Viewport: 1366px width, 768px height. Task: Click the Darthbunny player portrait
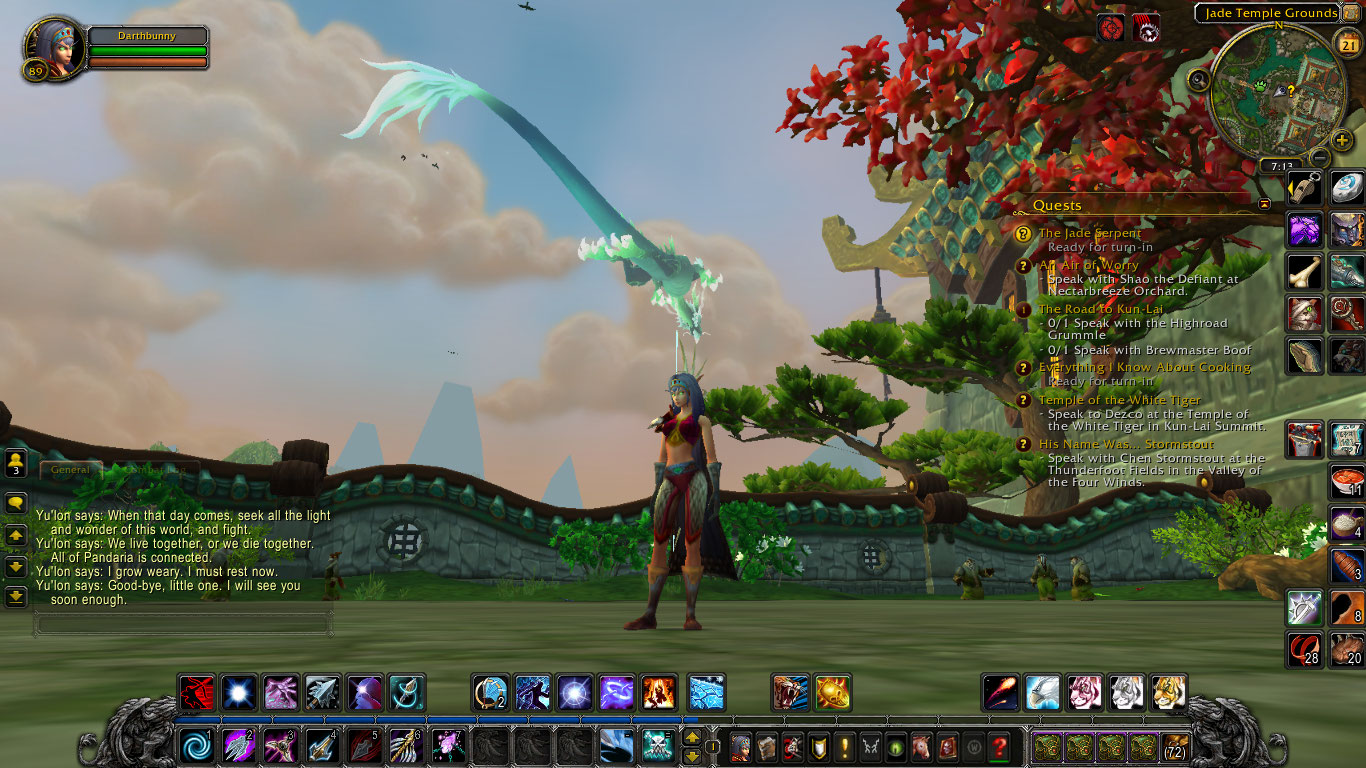pyautogui.click(x=50, y=47)
